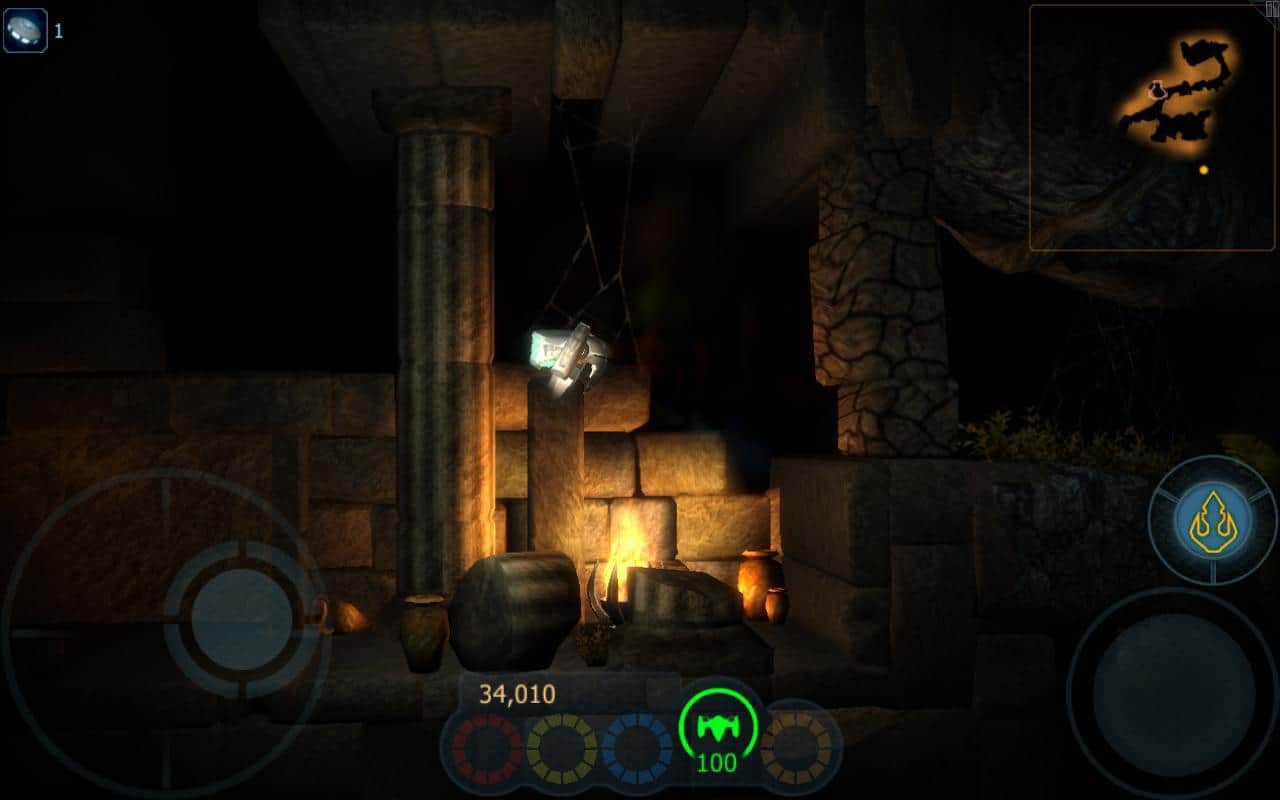Tap the collected artifact icon
This screenshot has width=1280, height=800.
(25, 30)
